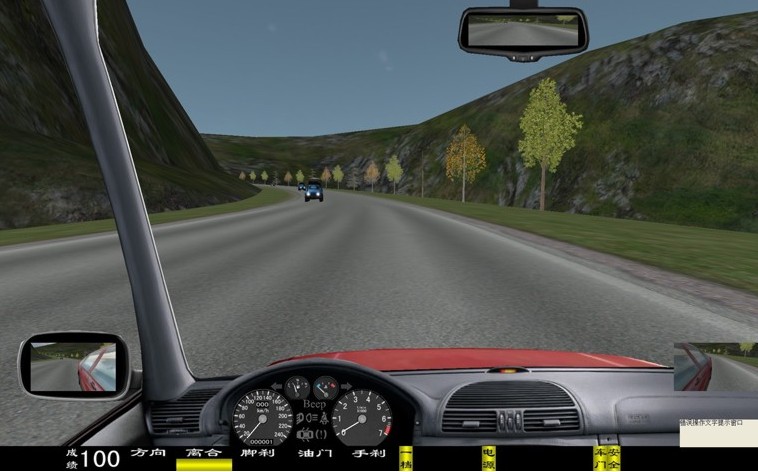
Task: Choose the 脚刹 foot brake indicator
Action: (x=258, y=453)
